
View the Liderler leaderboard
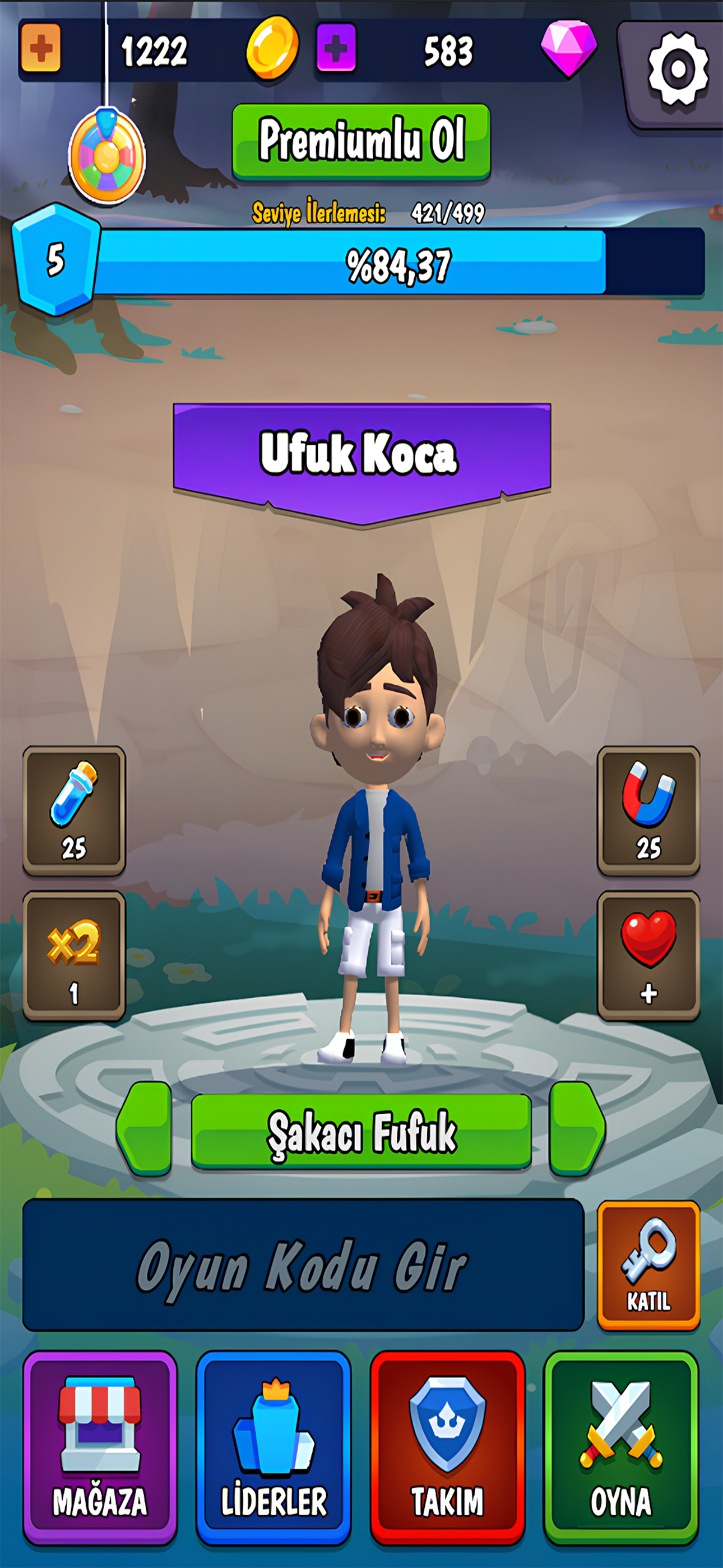coord(274,1446)
